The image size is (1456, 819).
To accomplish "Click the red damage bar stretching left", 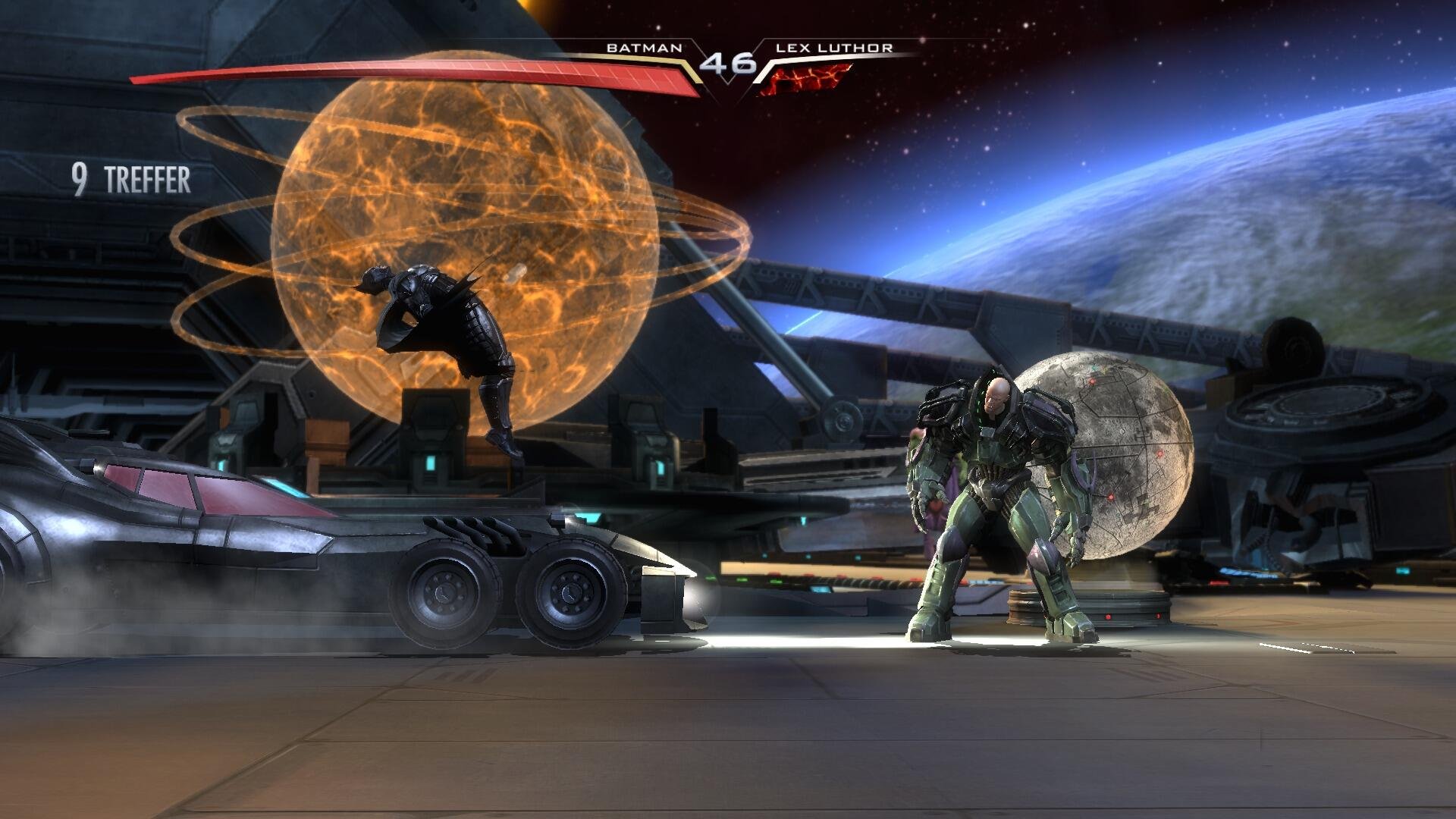I will [x=303, y=80].
